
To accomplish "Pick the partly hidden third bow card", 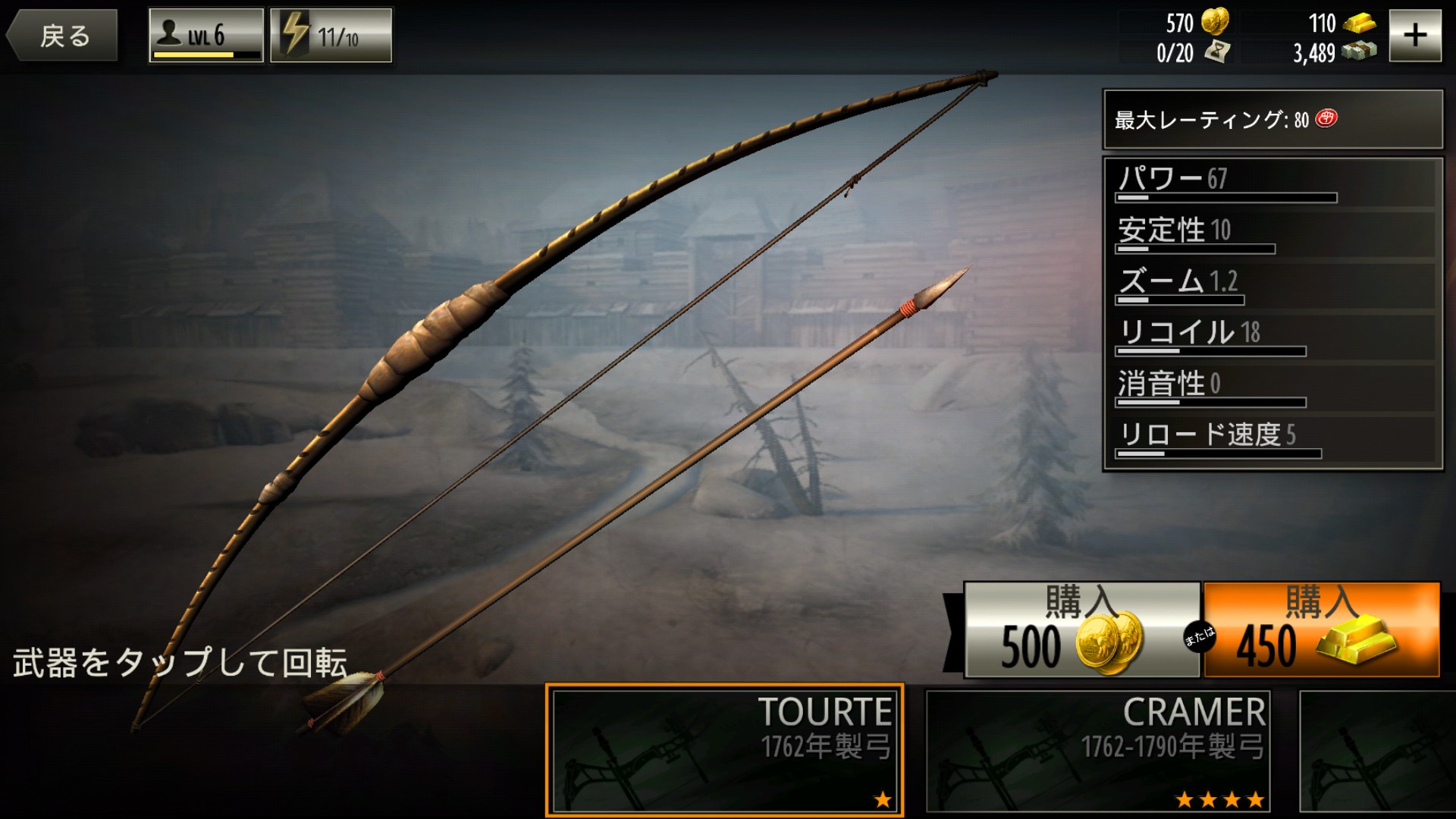I will [1376, 749].
